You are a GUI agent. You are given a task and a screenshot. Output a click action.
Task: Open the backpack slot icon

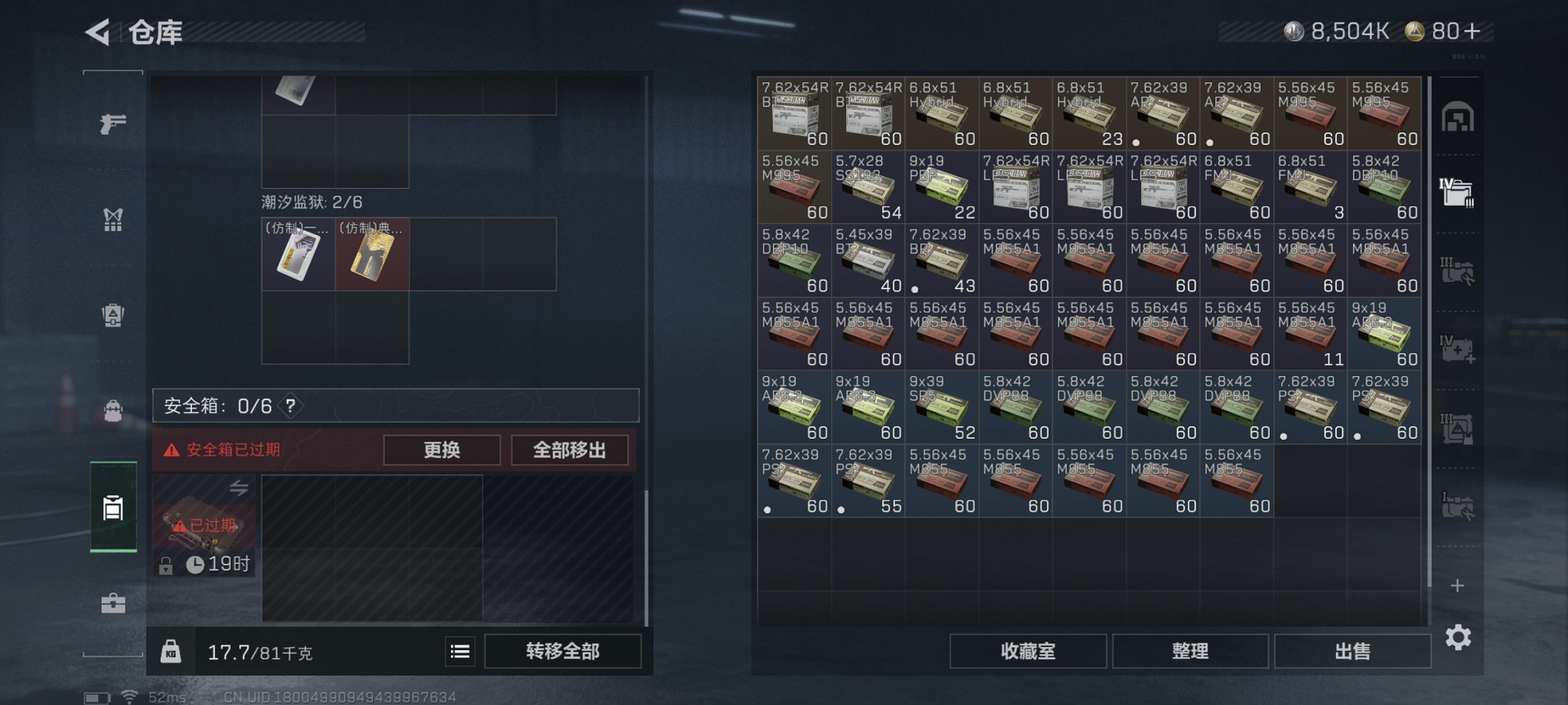coord(113,410)
